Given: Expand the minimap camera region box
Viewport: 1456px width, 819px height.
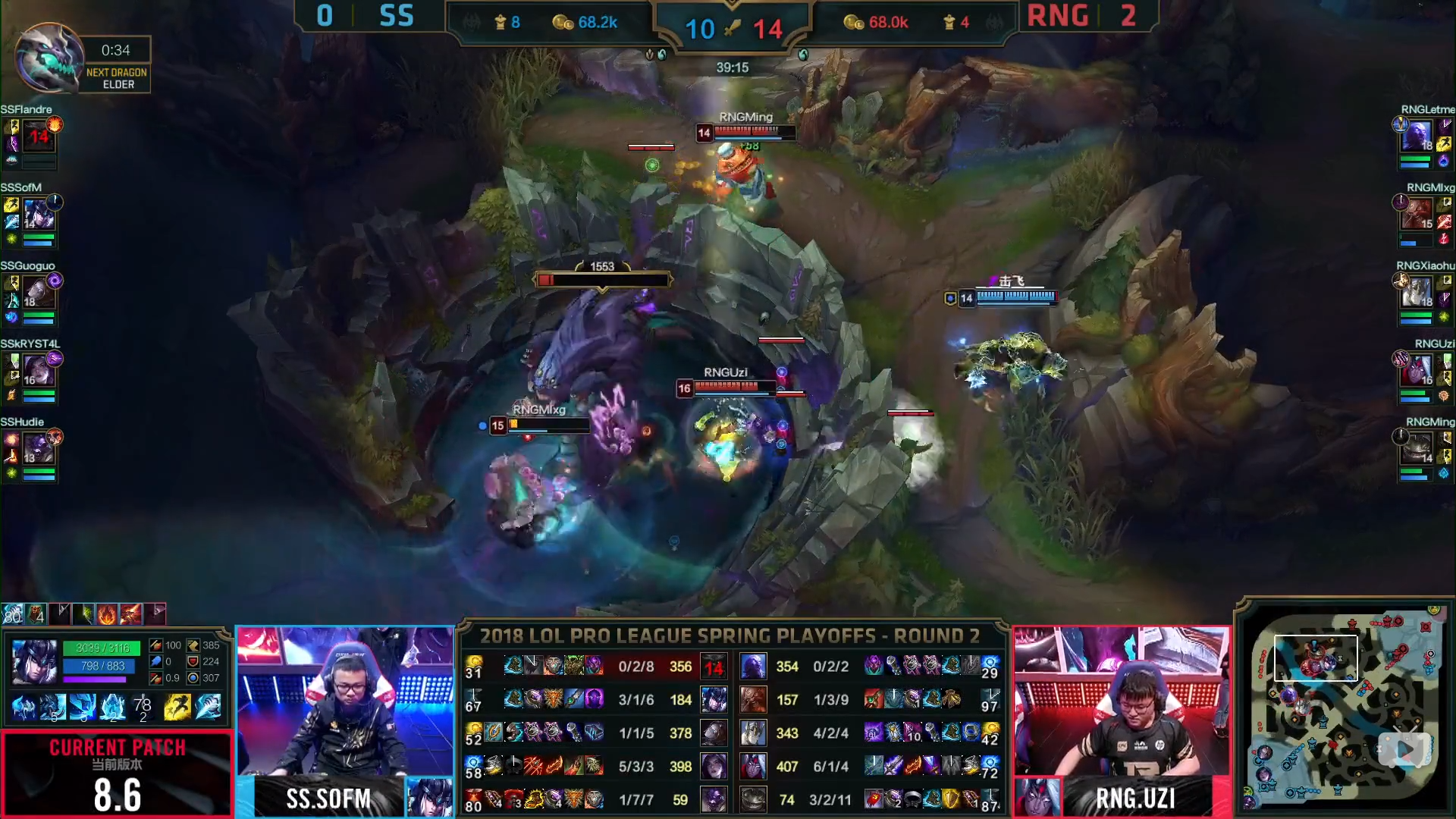Looking at the screenshot, I should coord(1316,658).
